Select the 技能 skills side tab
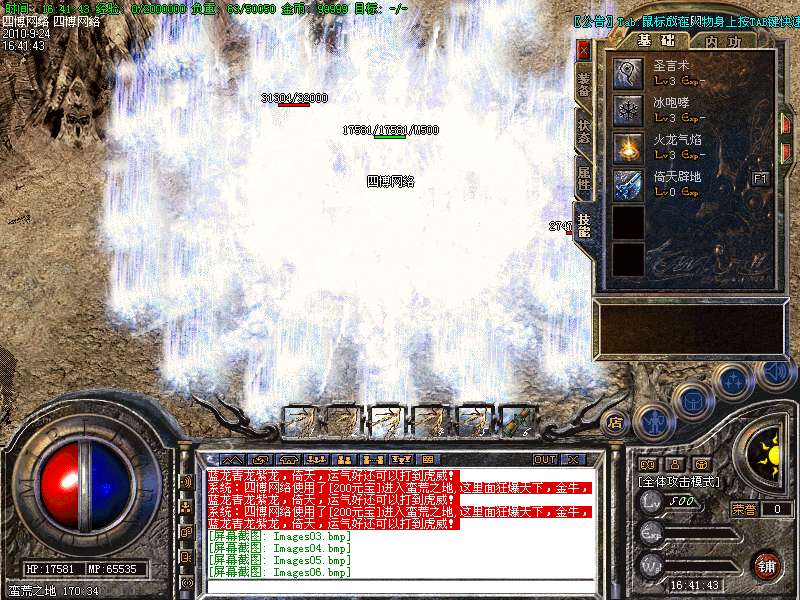This screenshot has height=600, width=800. tap(584, 225)
